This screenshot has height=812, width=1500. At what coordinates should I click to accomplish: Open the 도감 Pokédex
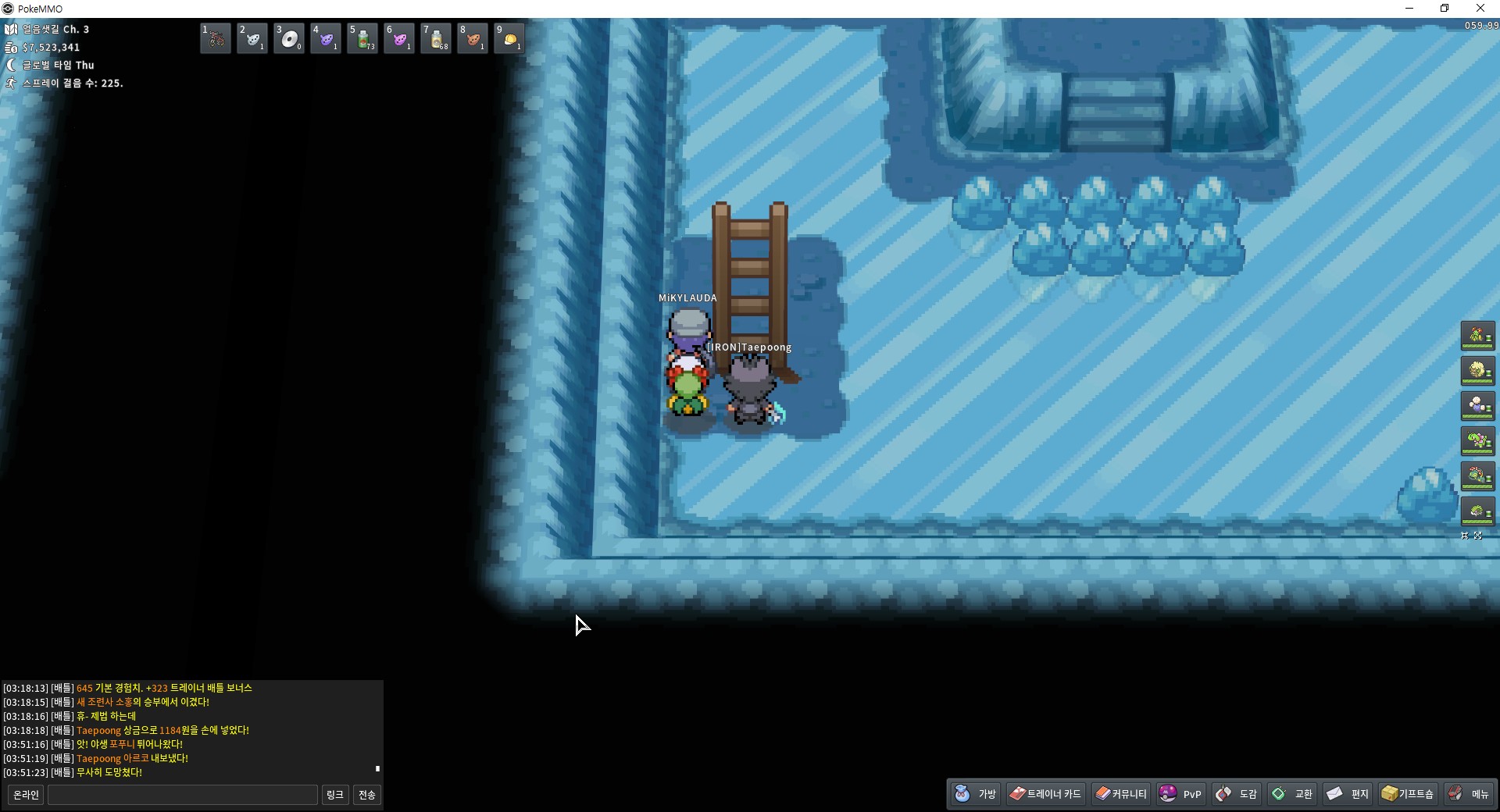(x=1237, y=794)
